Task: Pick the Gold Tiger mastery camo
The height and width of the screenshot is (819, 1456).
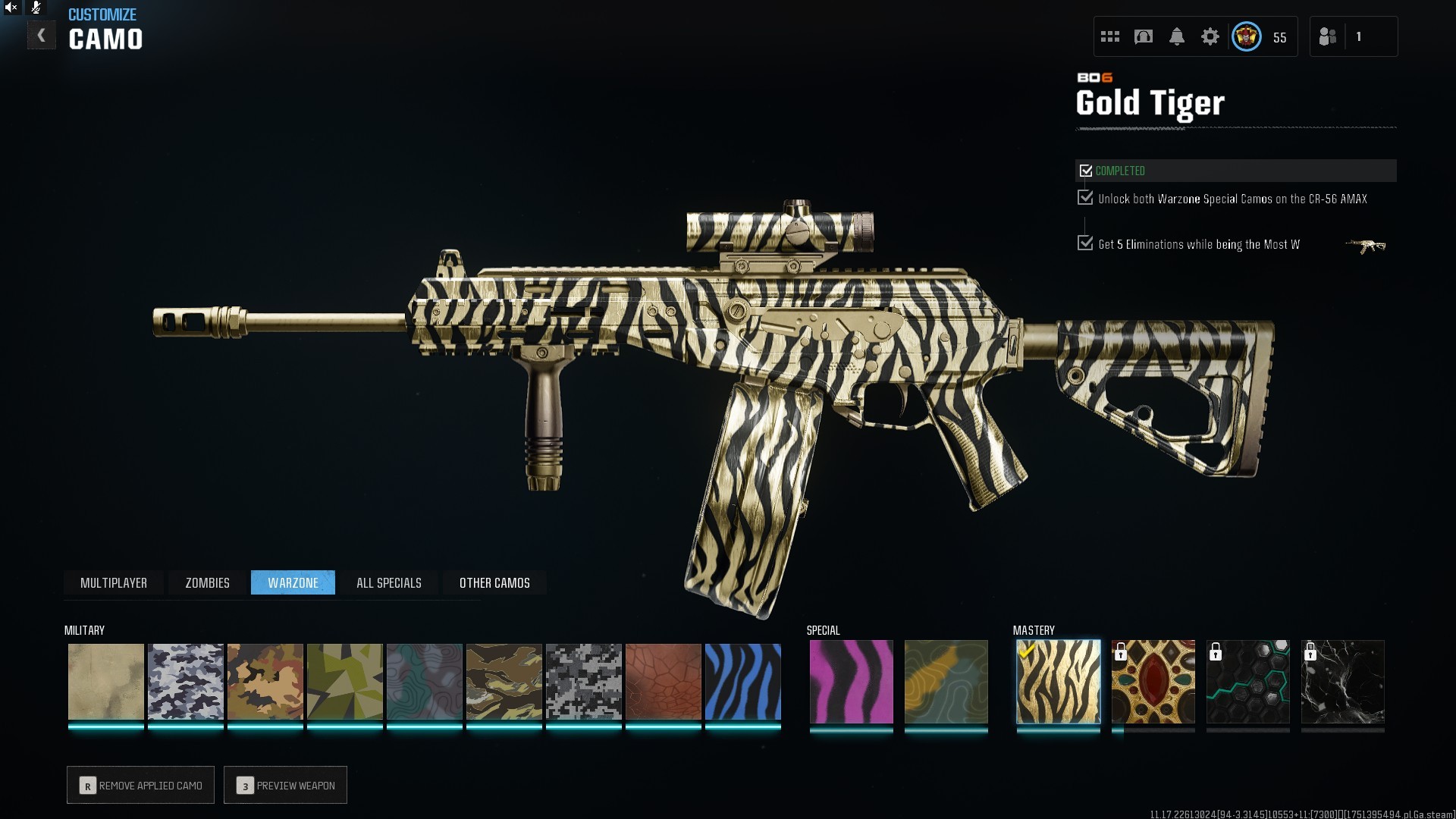Action: 1058,682
